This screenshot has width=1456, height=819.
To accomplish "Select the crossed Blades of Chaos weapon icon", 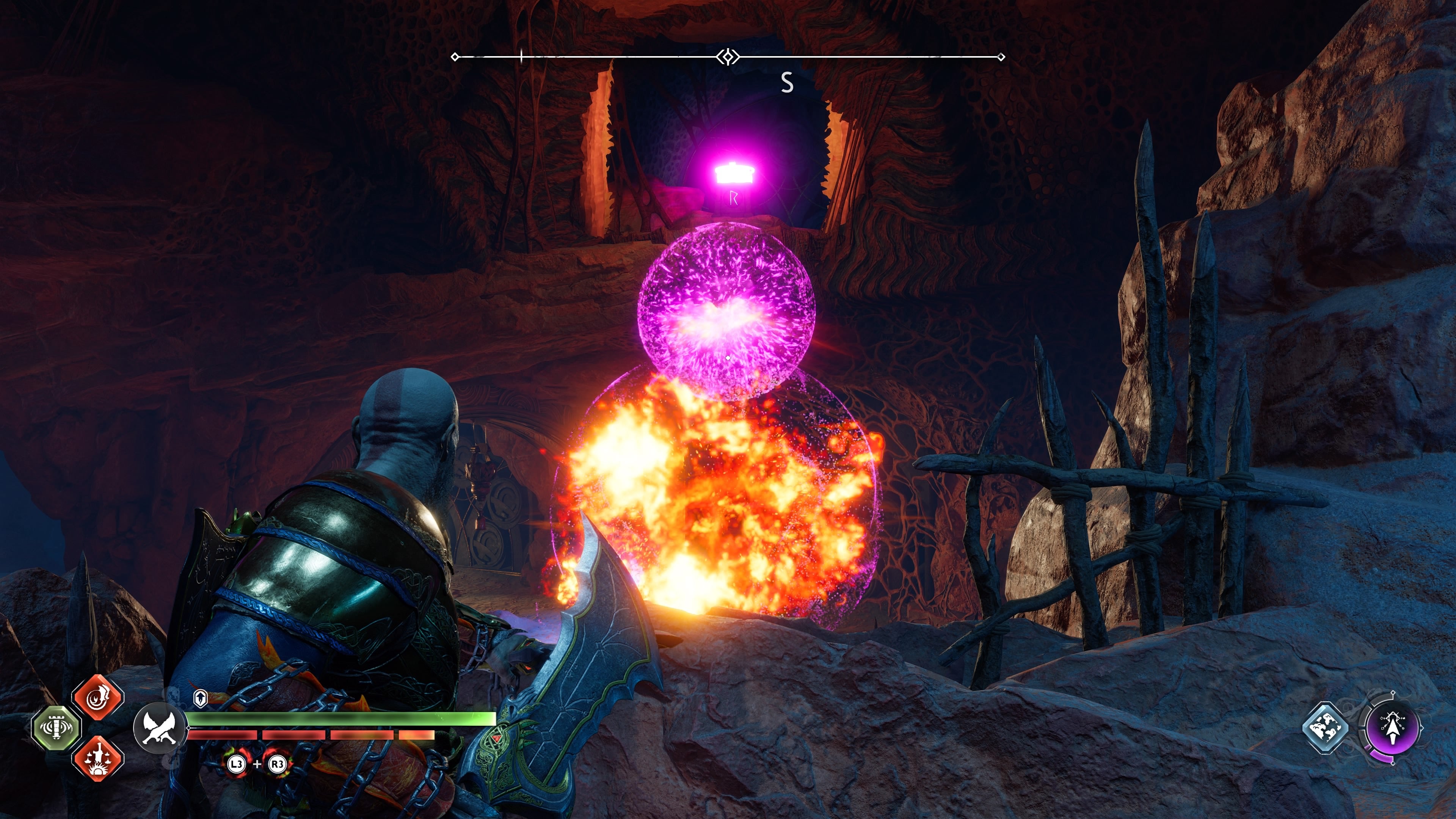I will tap(159, 728).
